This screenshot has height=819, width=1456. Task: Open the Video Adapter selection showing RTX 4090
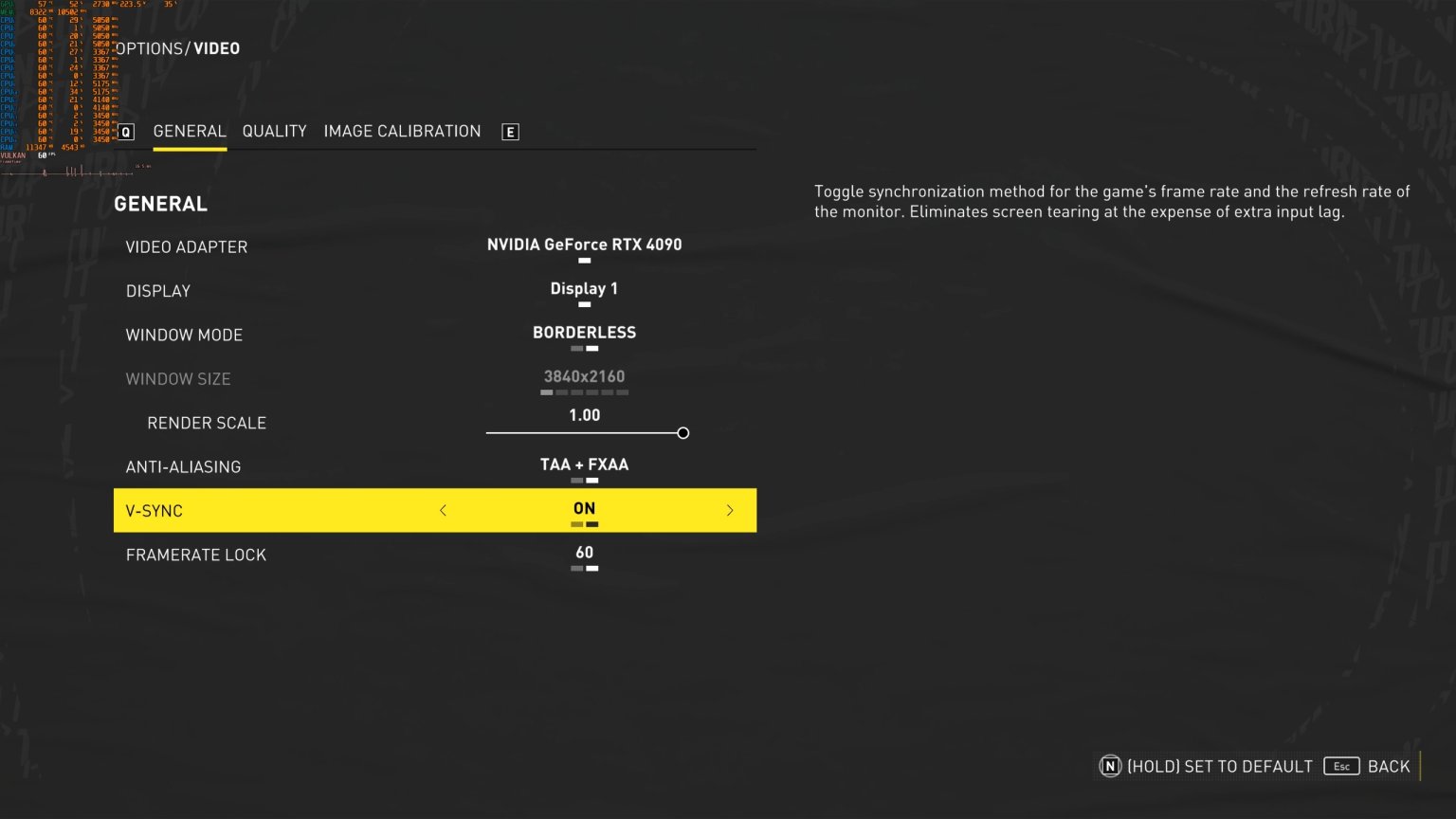584,245
